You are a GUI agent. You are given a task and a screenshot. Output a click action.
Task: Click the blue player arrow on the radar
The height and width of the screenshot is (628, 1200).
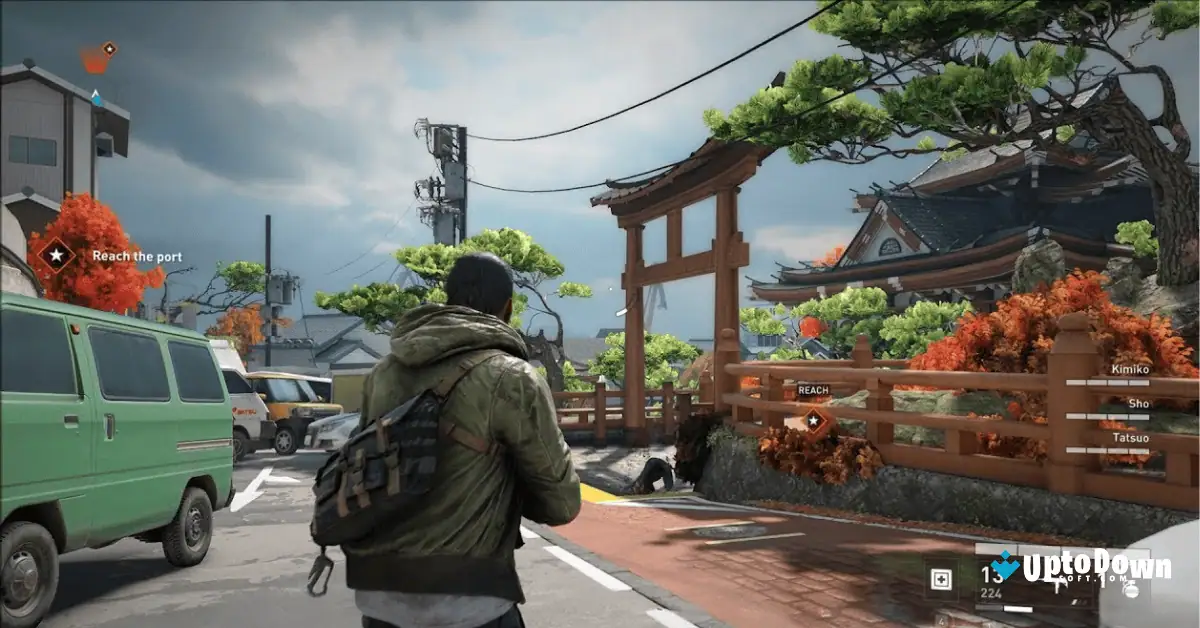[96, 98]
